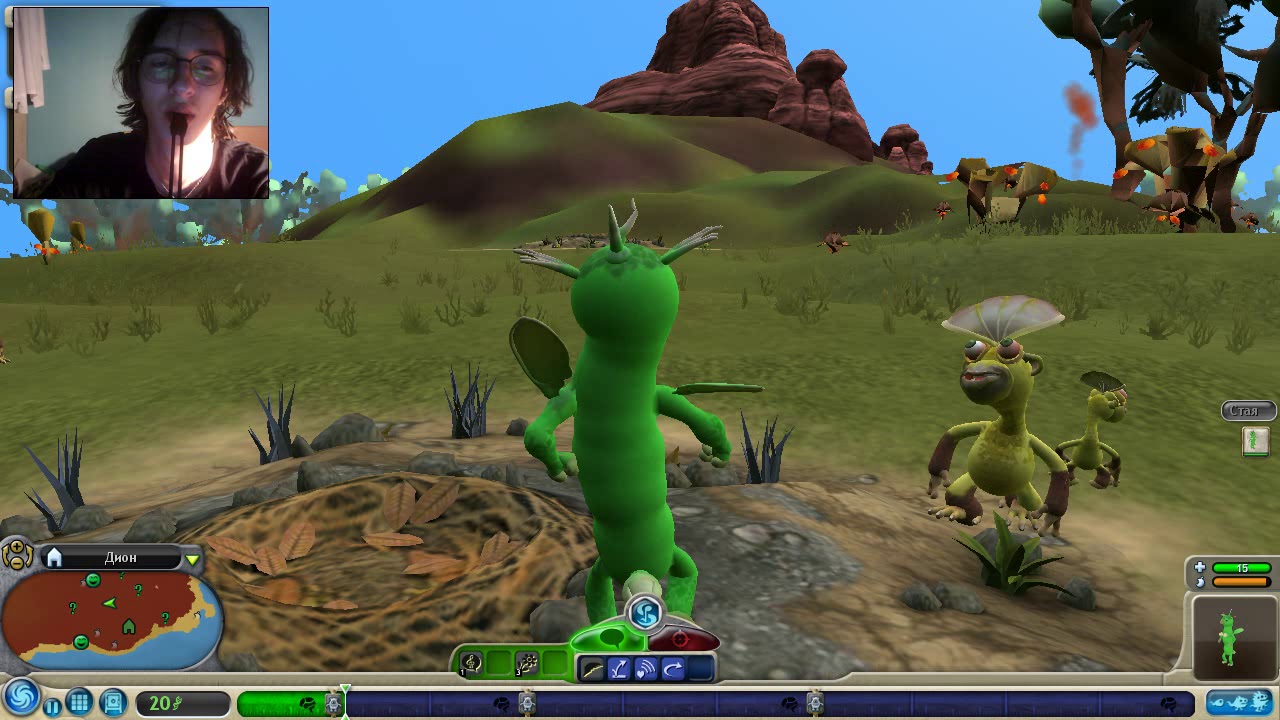Pause the game with the pause button
Screen dimensions: 1280x720
pyautogui.click(x=52, y=705)
